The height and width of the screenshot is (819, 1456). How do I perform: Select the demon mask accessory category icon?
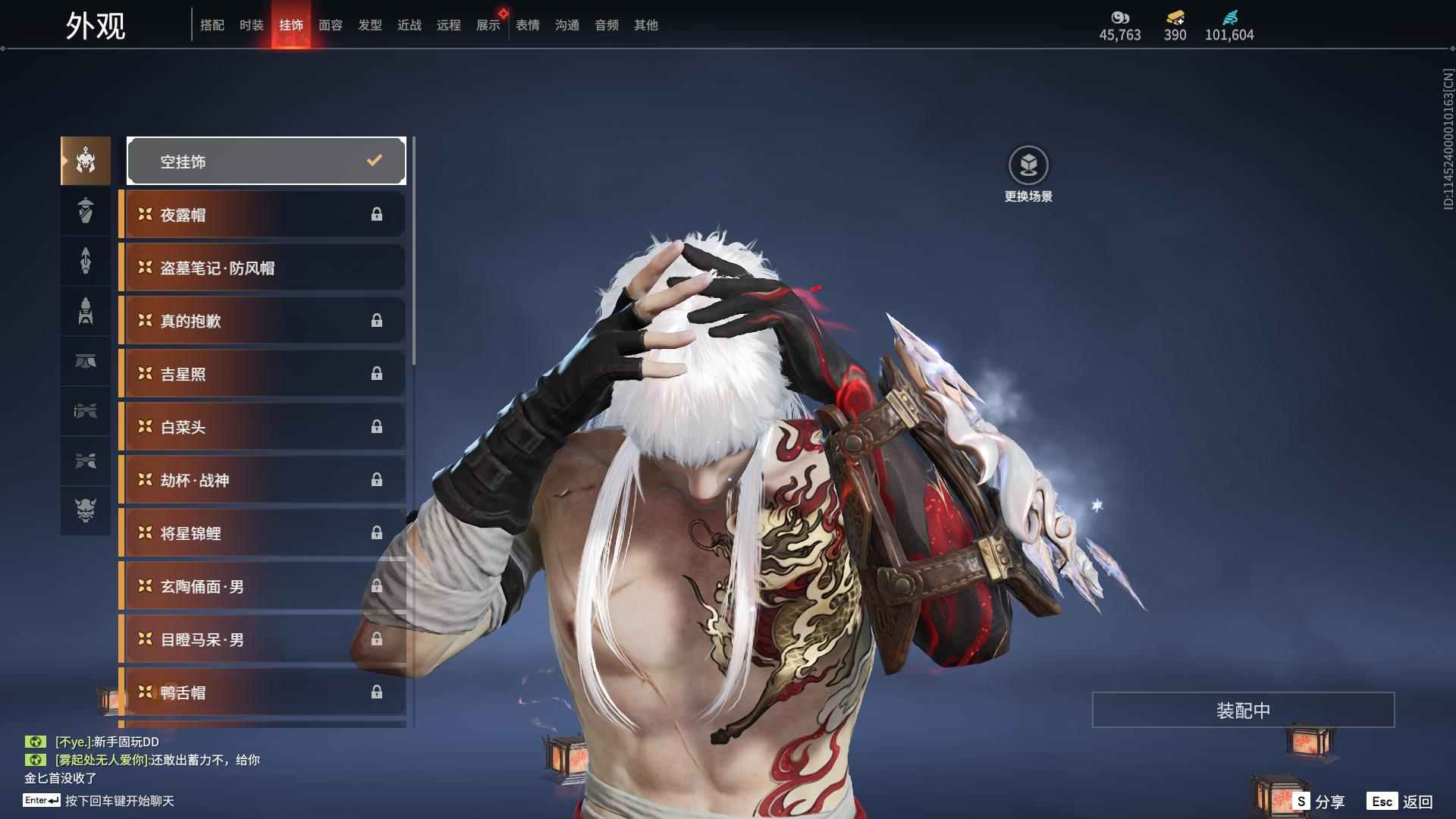pos(86,510)
